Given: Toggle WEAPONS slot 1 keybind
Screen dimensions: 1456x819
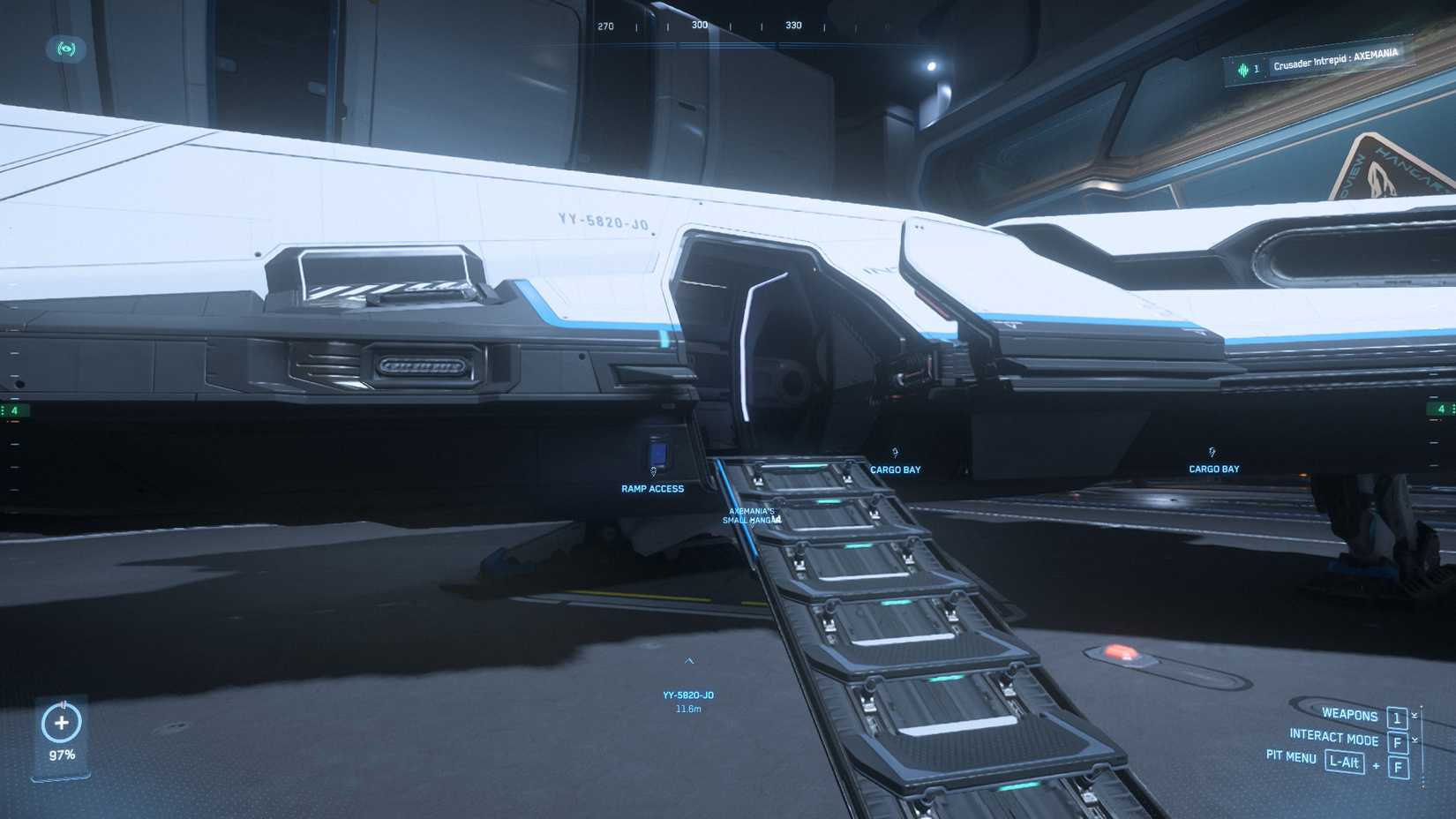Looking at the screenshot, I should pyautogui.click(x=1397, y=717).
